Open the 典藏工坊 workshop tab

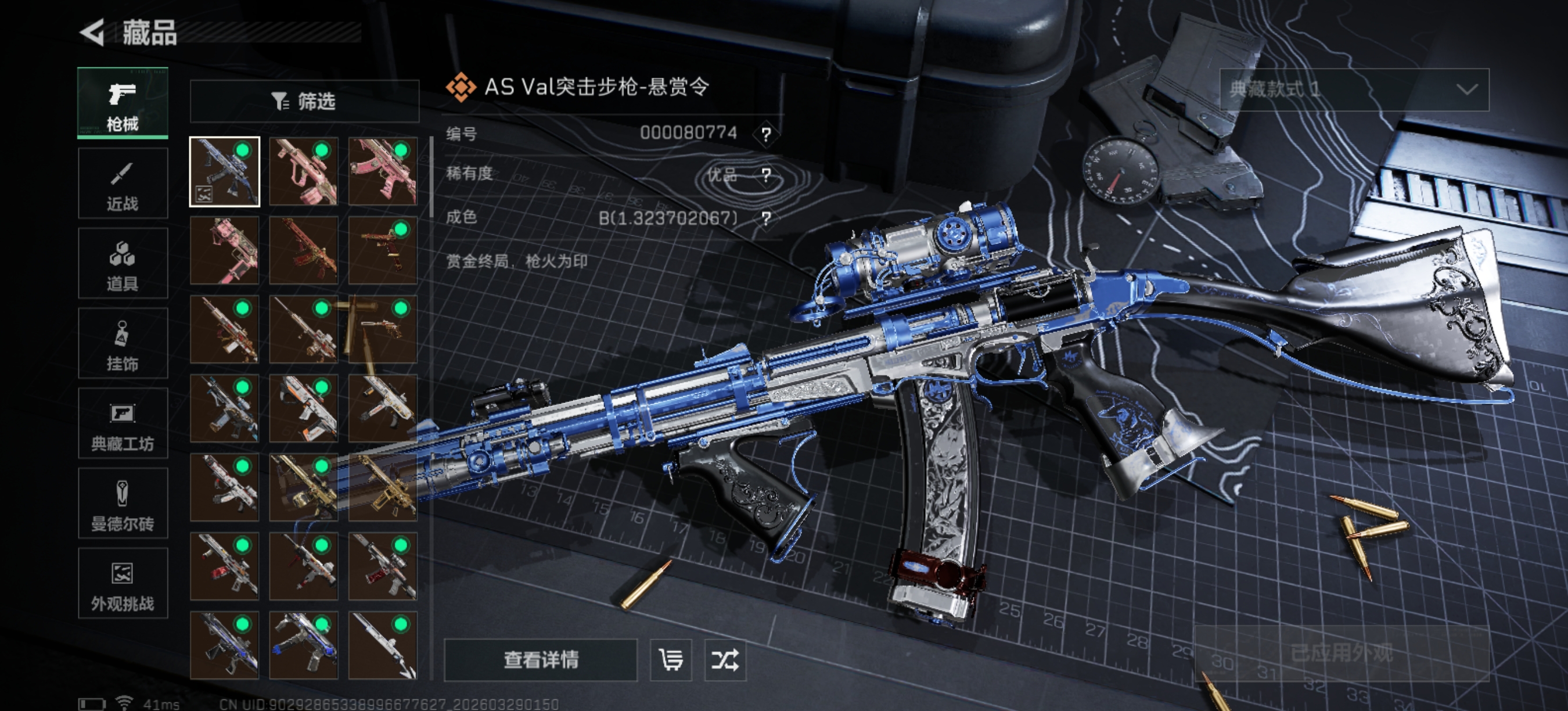[123, 423]
